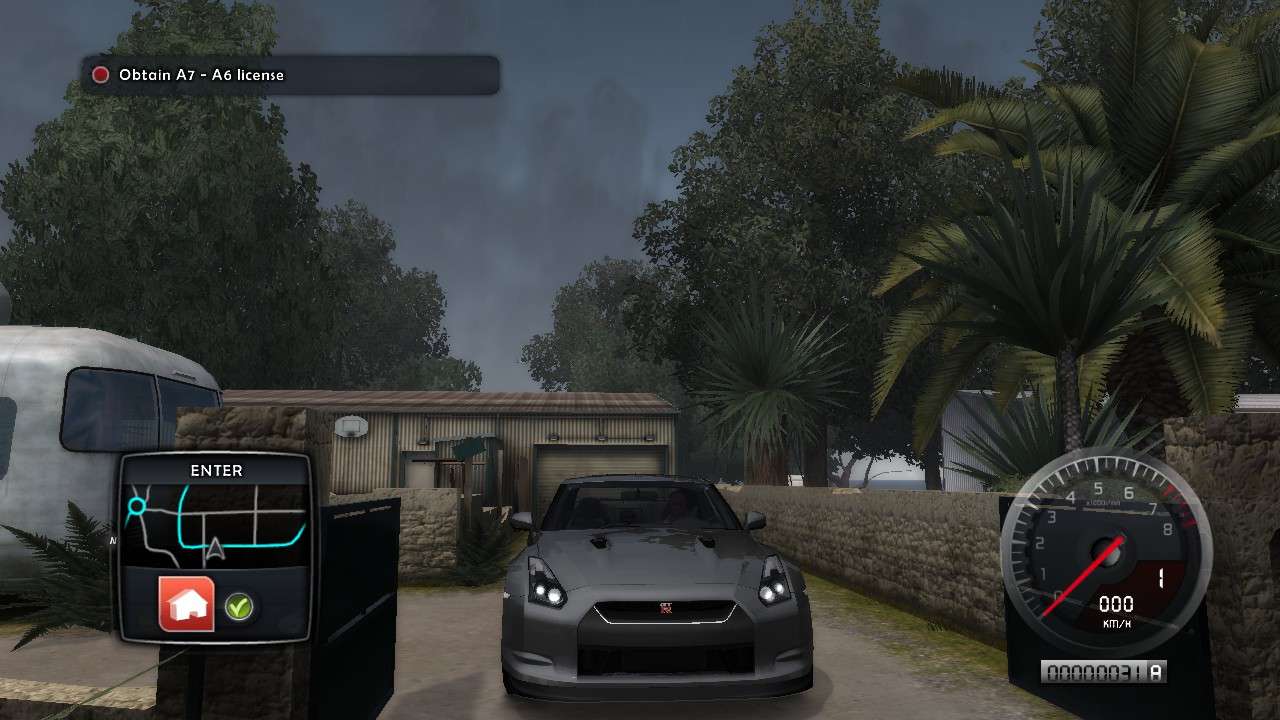This screenshot has width=1280, height=720.
Task: Confirm with the green checkmark icon
Action: point(238,605)
